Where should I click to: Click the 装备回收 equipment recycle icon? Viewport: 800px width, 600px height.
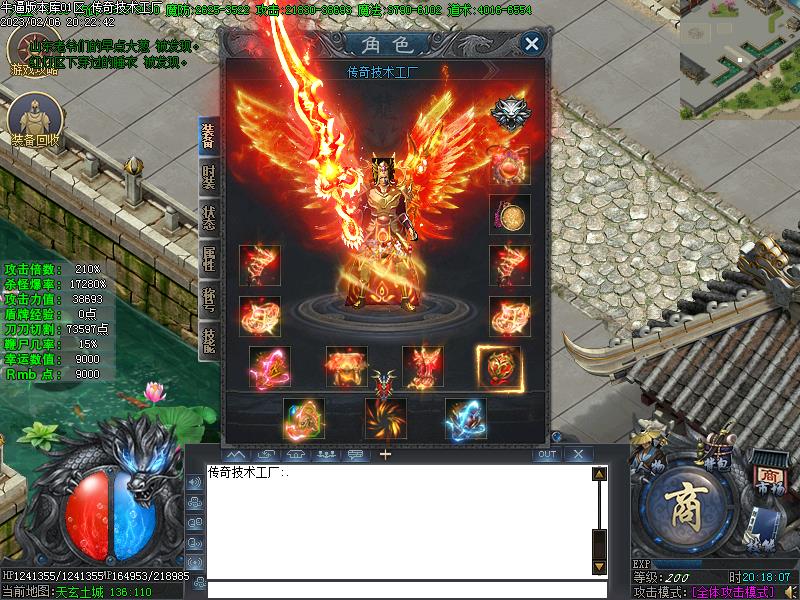[x=33, y=118]
